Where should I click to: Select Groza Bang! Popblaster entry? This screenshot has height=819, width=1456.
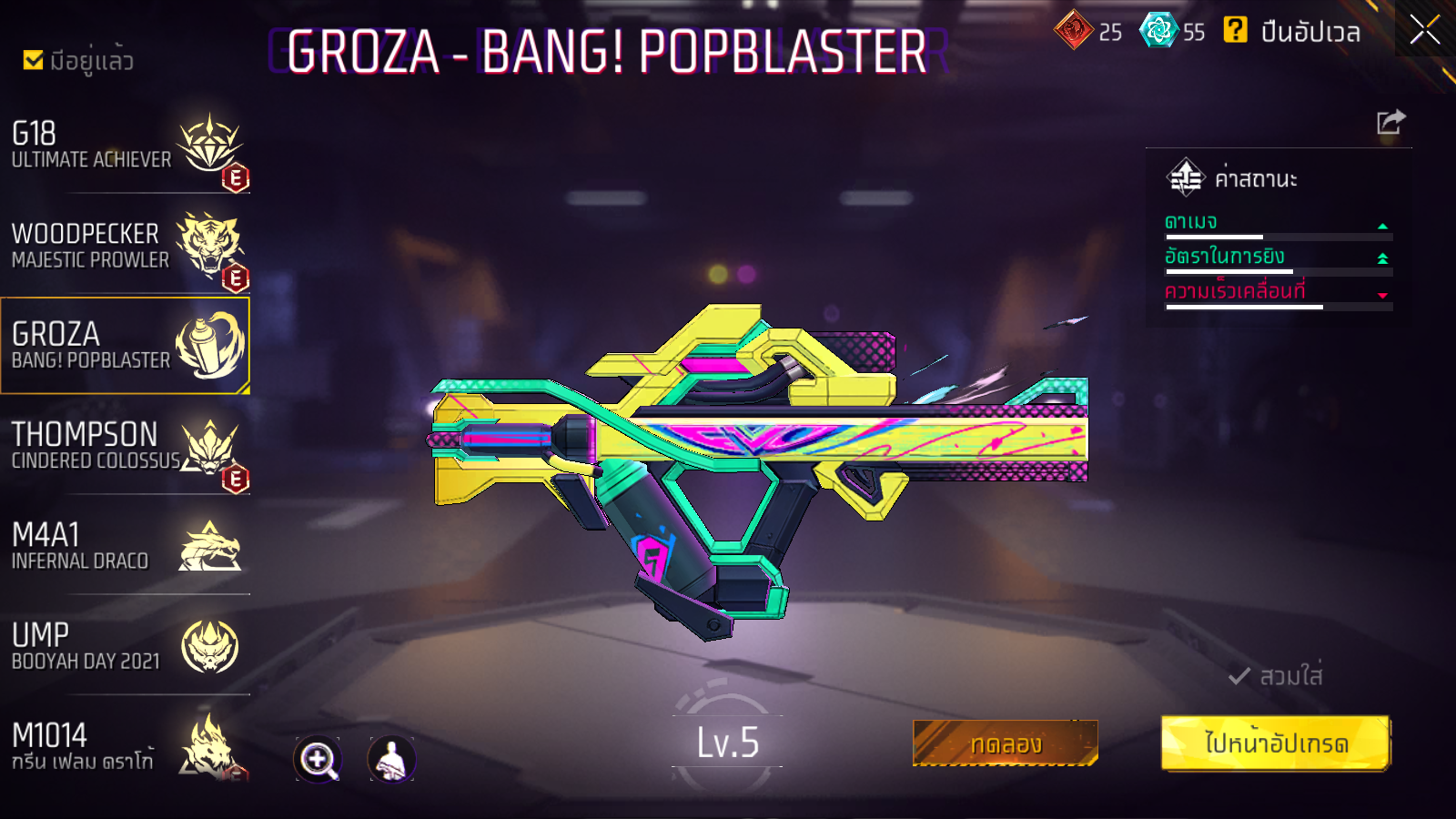(125, 346)
